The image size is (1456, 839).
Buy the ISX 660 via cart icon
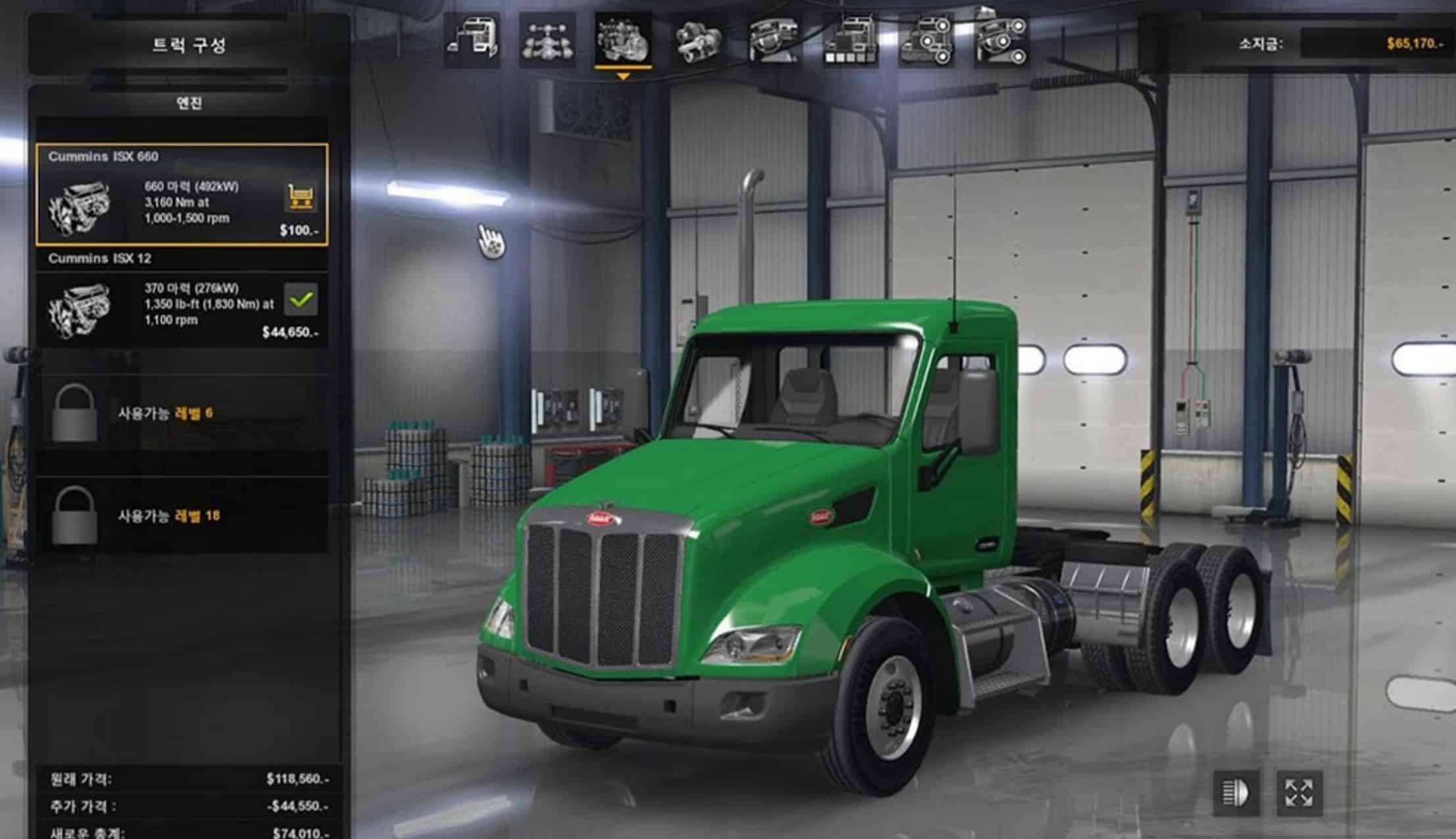click(x=301, y=196)
